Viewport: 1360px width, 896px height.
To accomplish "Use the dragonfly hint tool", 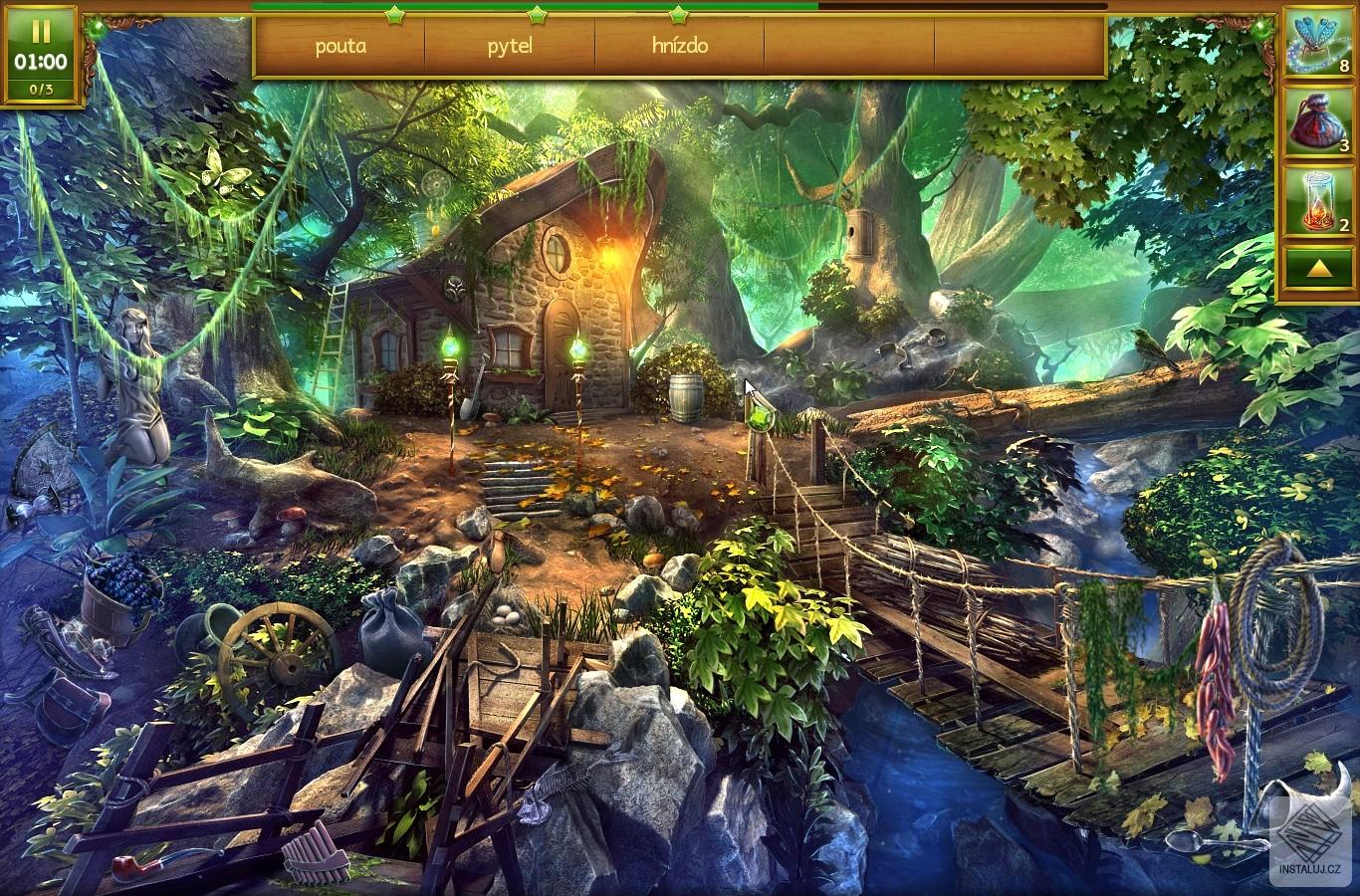I will pyautogui.click(x=1316, y=45).
